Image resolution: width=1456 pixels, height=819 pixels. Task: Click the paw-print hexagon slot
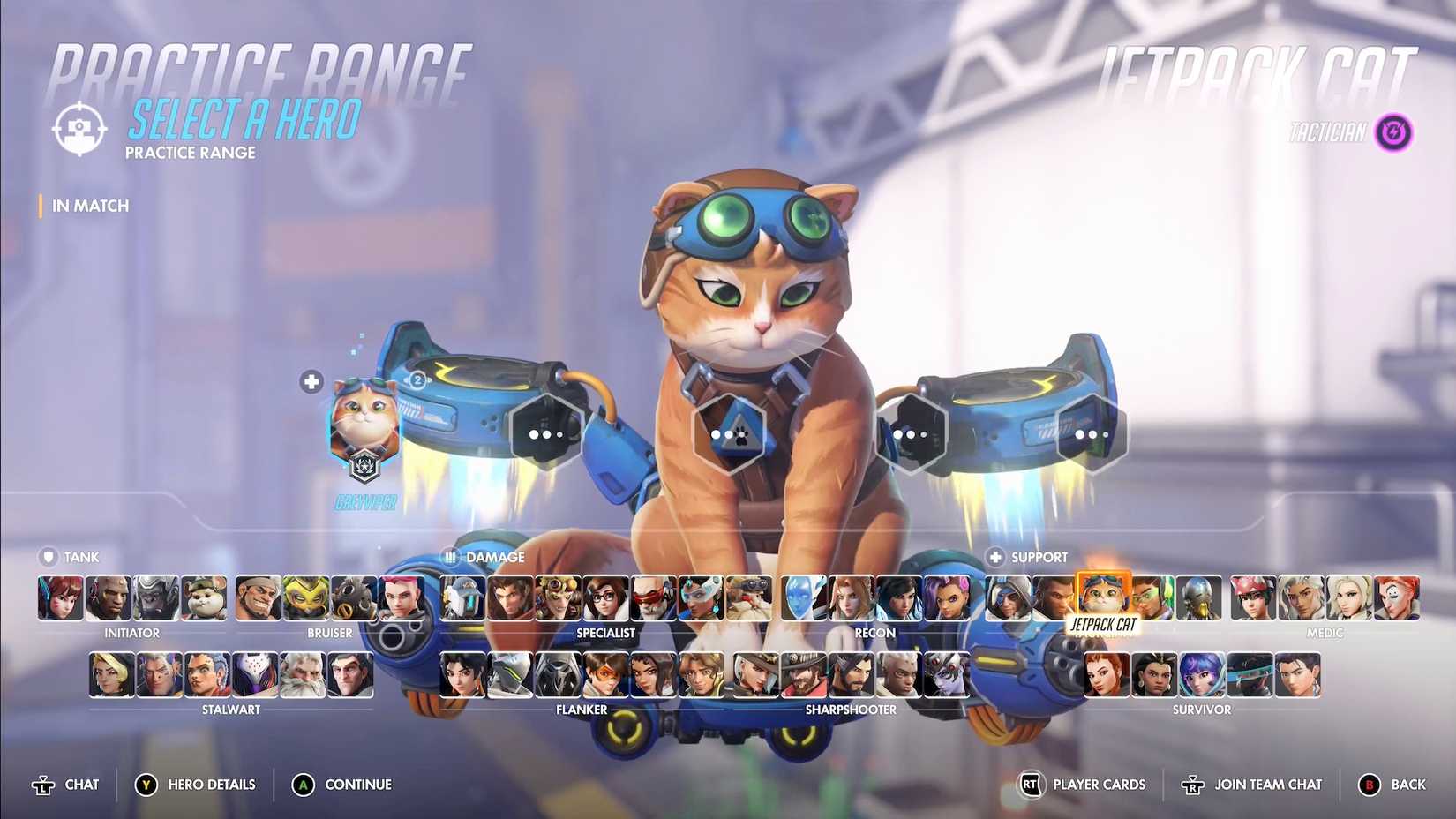(x=731, y=432)
